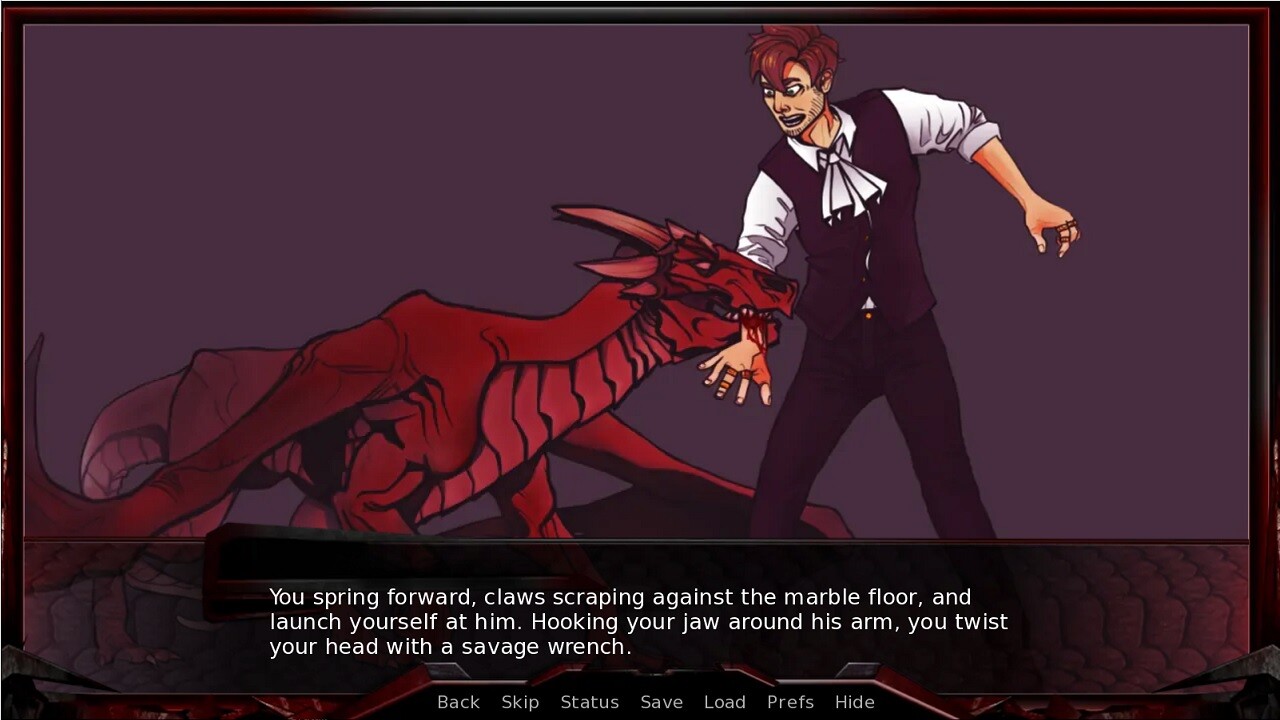Open the Prefs settings screen

[x=790, y=702]
